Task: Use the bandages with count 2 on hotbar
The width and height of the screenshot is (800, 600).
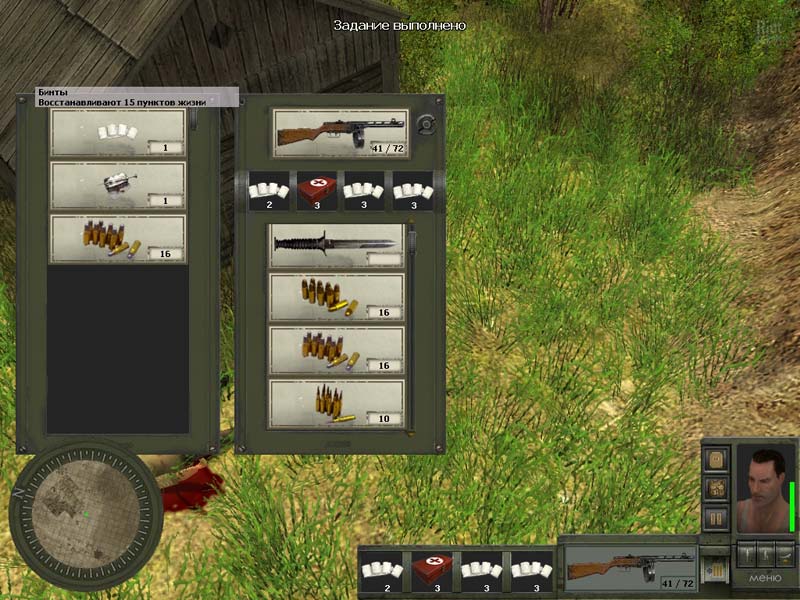Action: (x=381, y=572)
